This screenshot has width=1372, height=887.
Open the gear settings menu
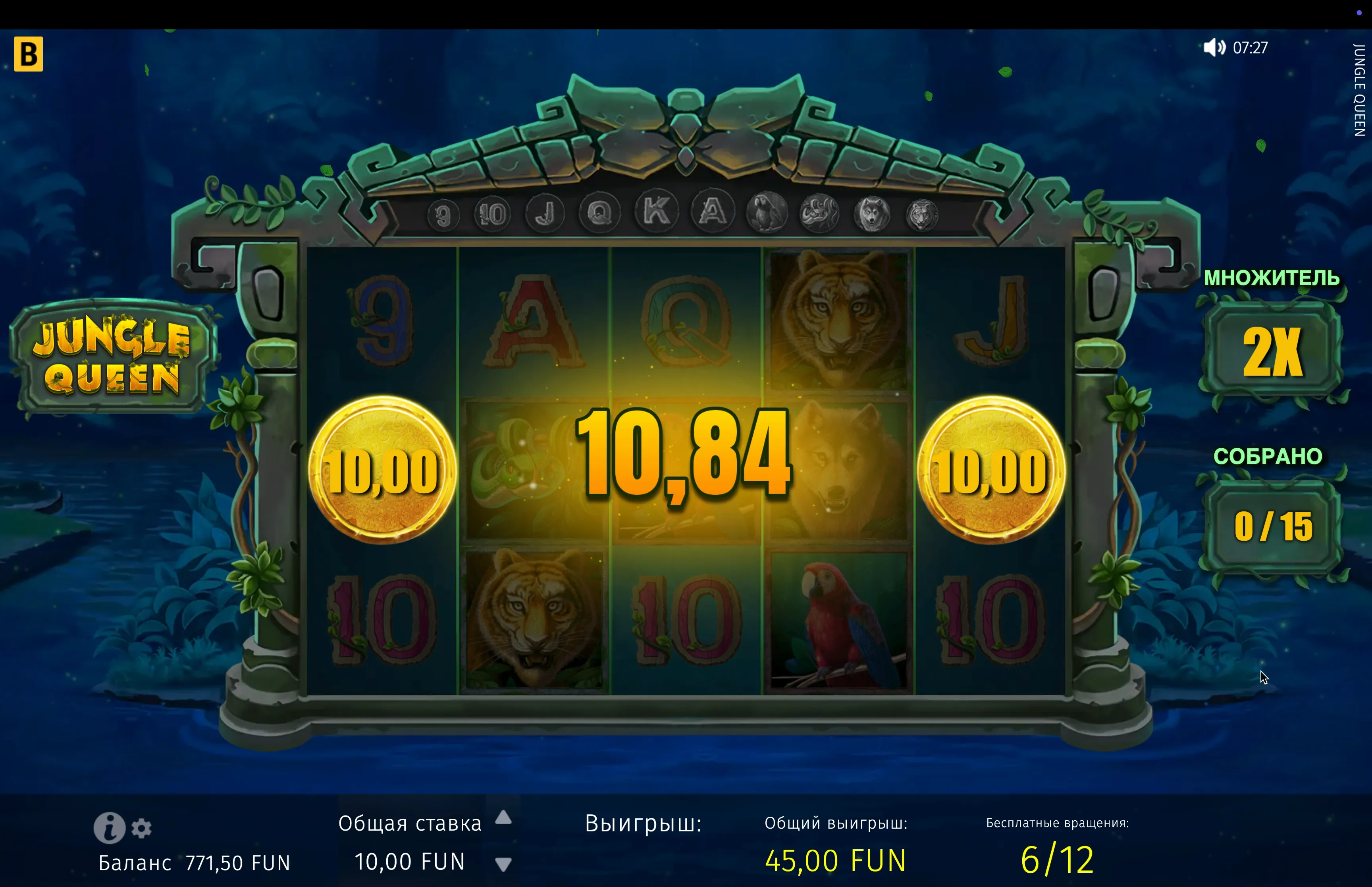142,828
